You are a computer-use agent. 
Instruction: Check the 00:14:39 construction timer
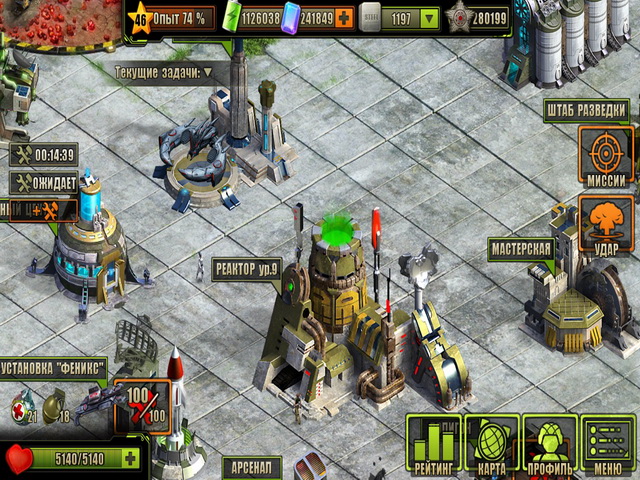point(44,155)
